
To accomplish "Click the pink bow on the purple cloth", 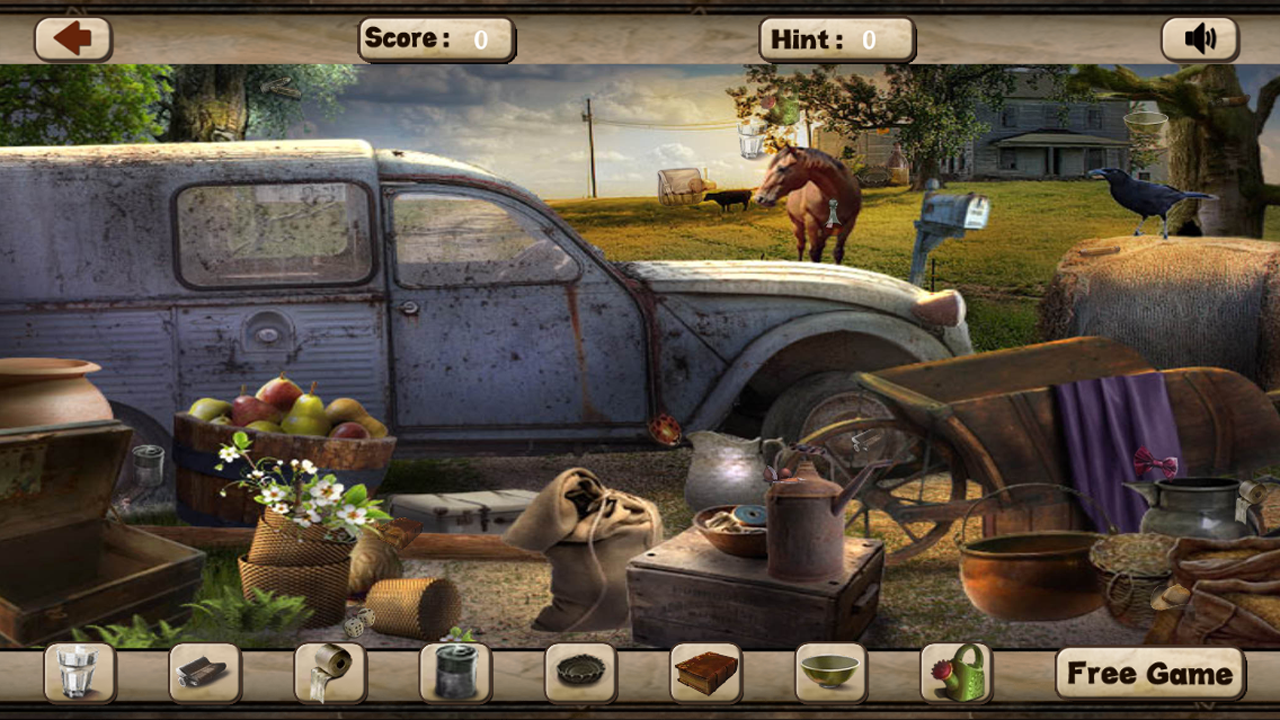I will 1155,461.
